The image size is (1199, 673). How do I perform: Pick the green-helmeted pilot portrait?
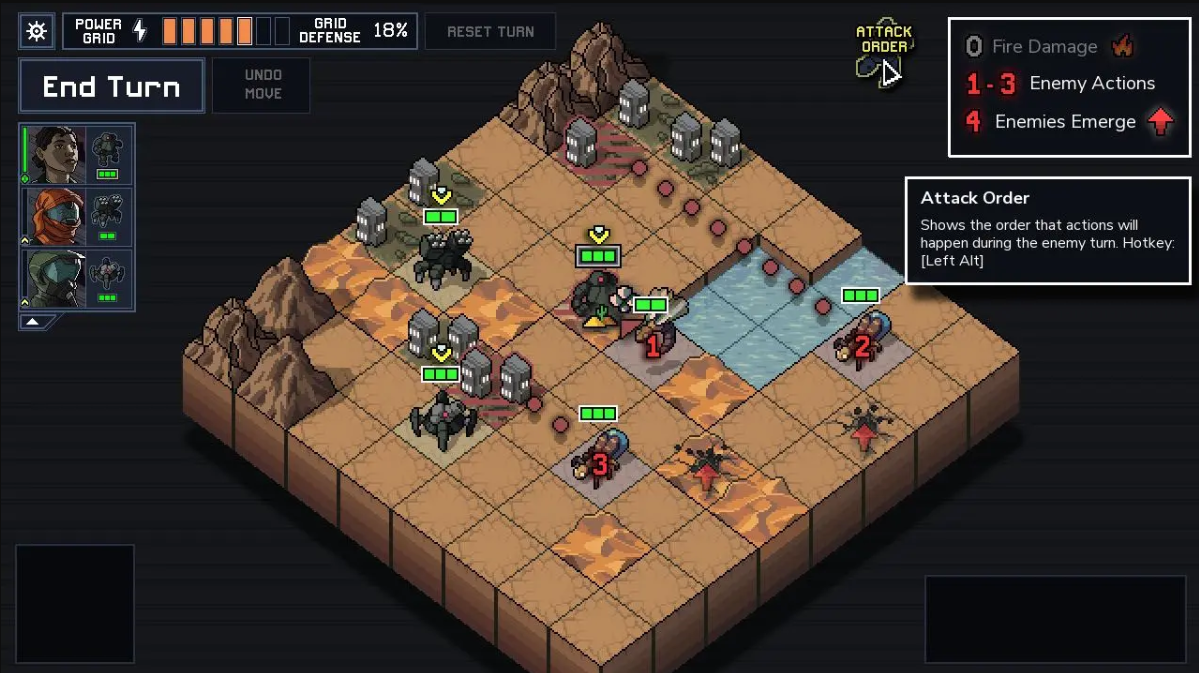tap(56, 278)
